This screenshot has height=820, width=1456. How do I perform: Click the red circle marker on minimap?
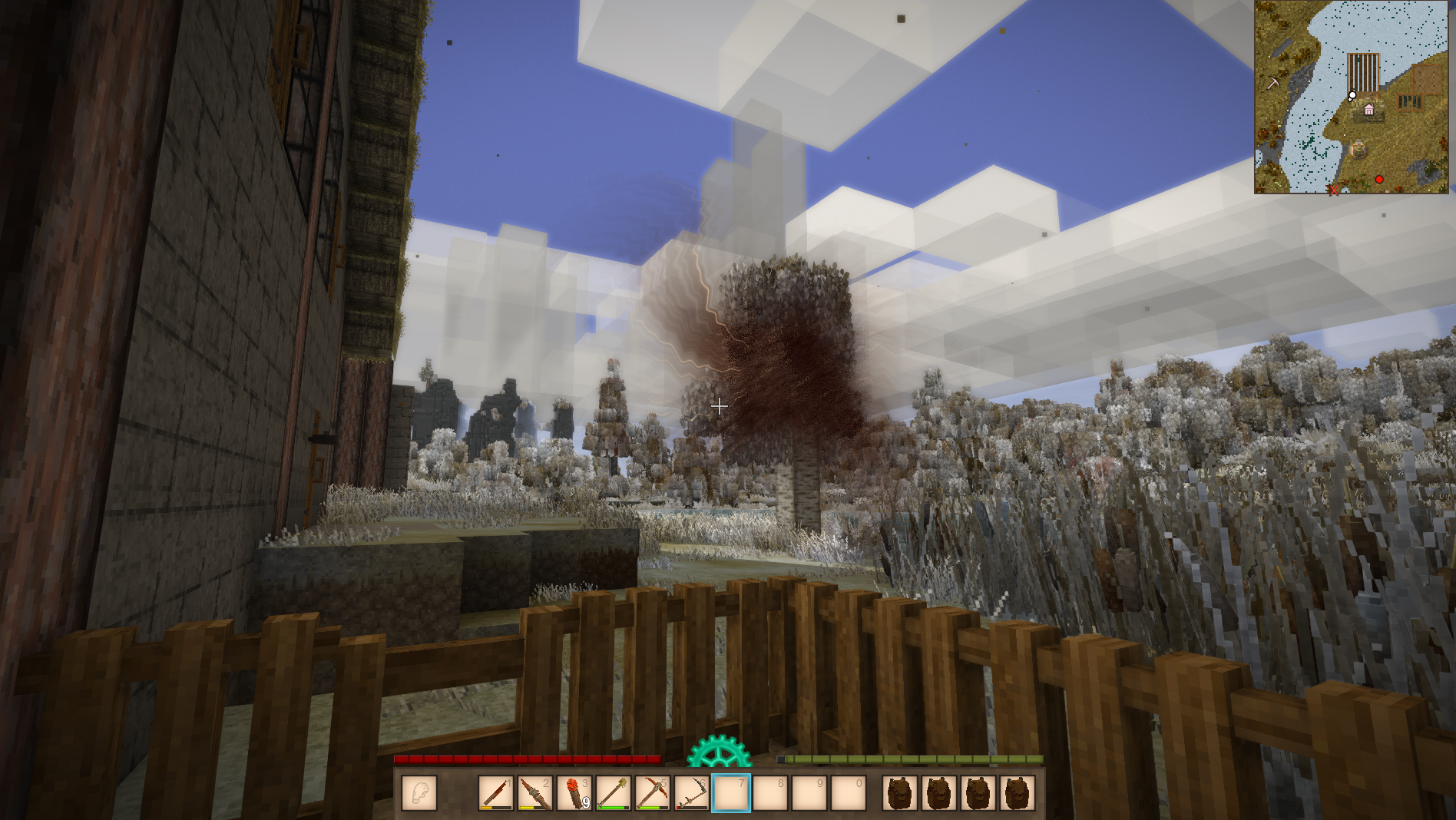1379,179
